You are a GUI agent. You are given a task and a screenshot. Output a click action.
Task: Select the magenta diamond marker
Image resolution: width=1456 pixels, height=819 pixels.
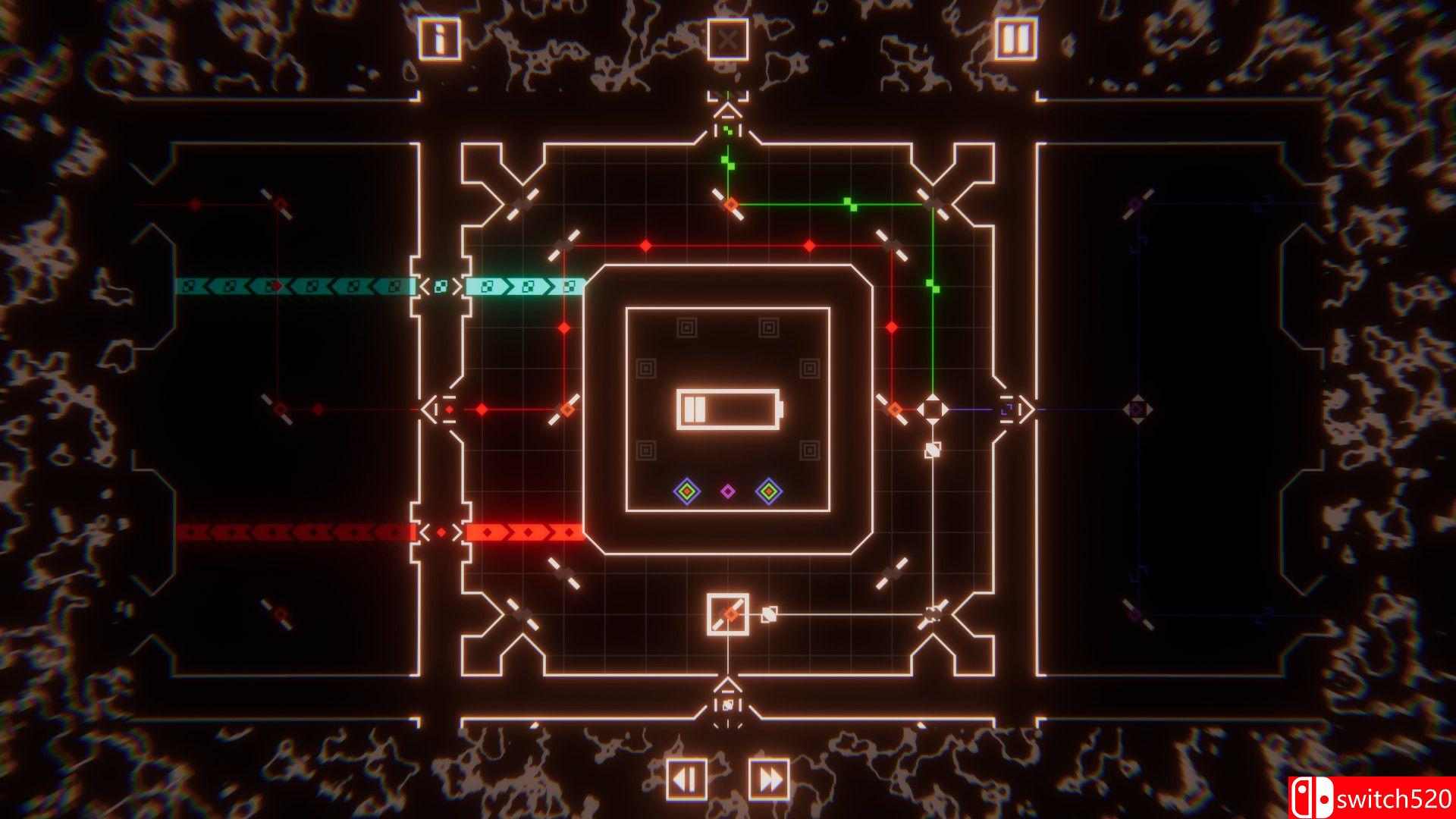[x=728, y=493]
